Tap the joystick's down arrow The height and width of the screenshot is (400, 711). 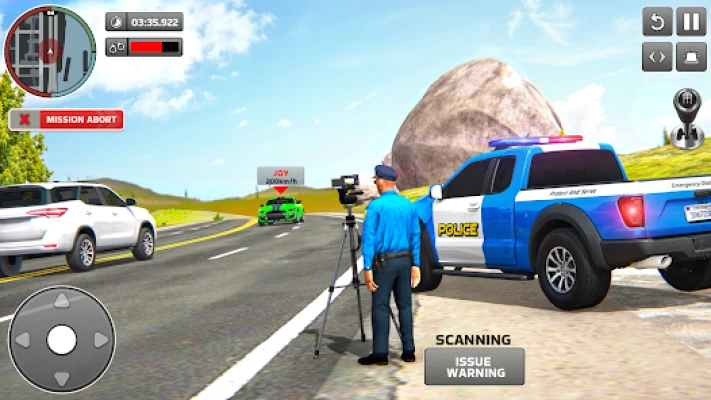[61, 378]
